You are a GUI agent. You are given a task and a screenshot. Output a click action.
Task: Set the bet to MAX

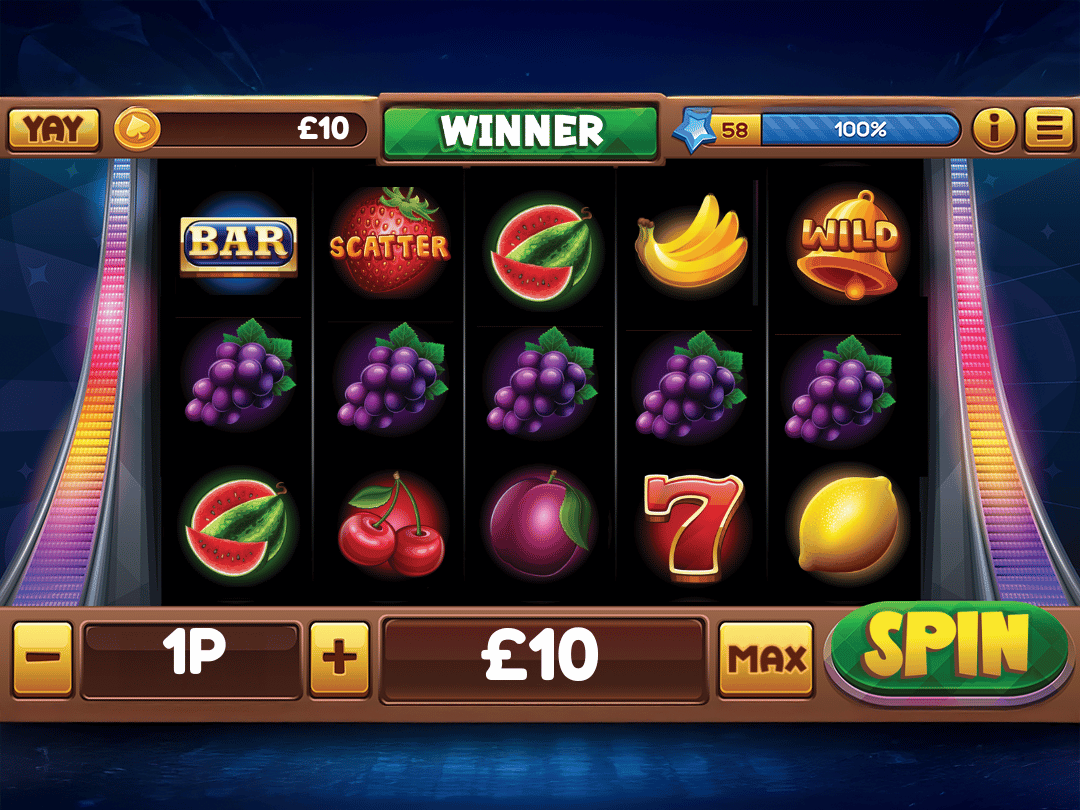[x=766, y=659]
